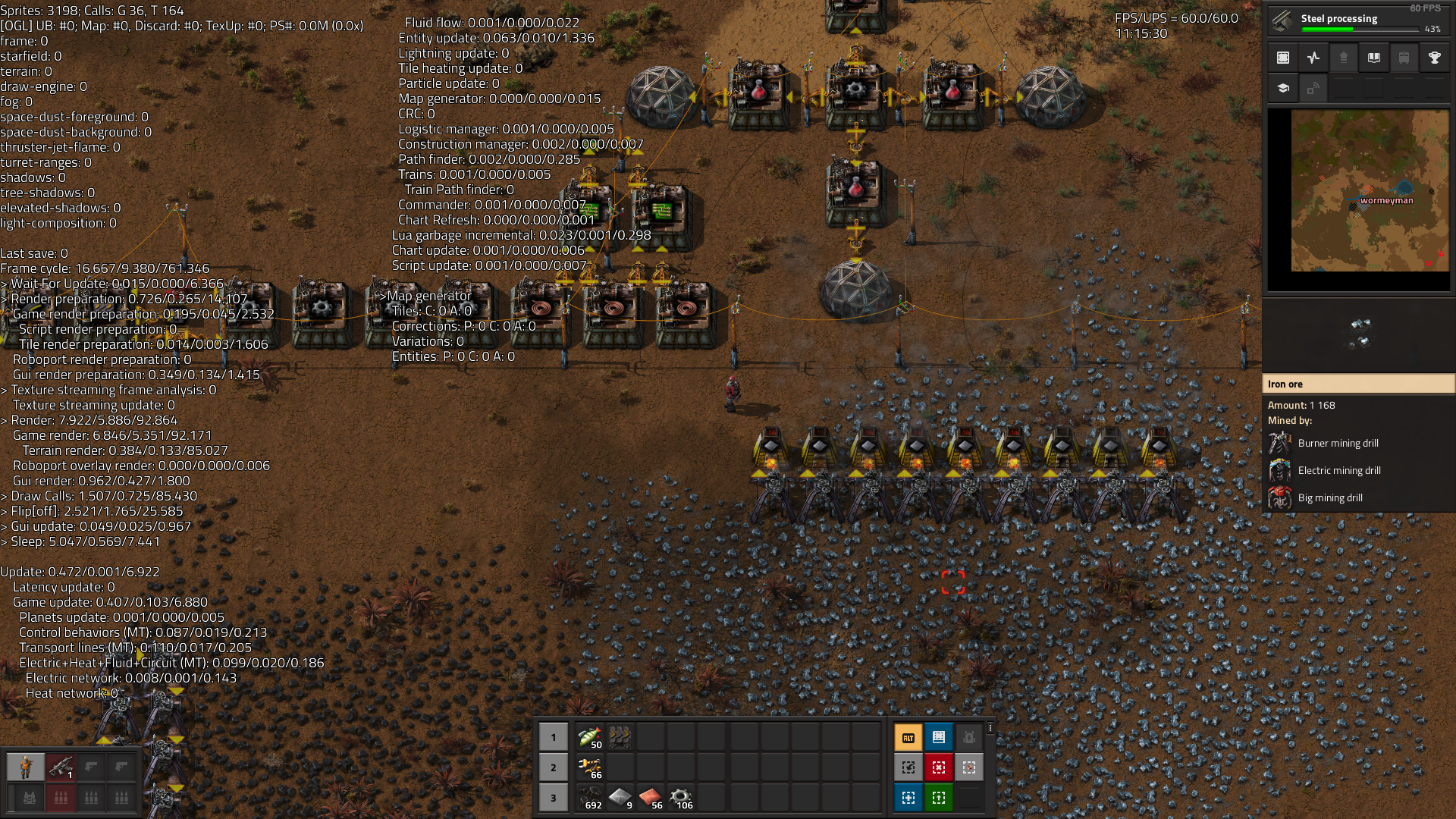Toggle the orange ALT mode button

908,737
